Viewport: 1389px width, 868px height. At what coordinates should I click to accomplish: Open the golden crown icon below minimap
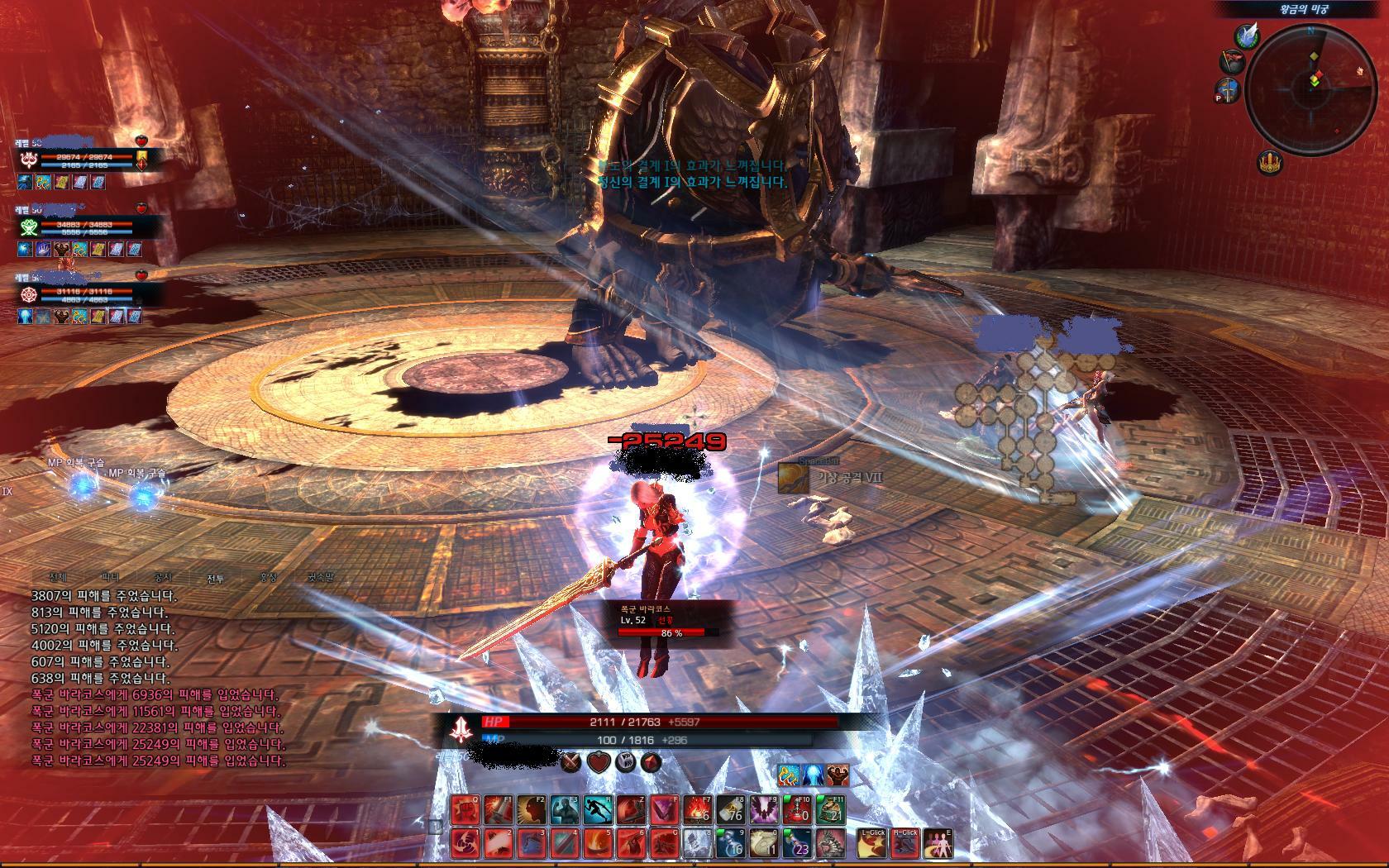[1272, 164]
